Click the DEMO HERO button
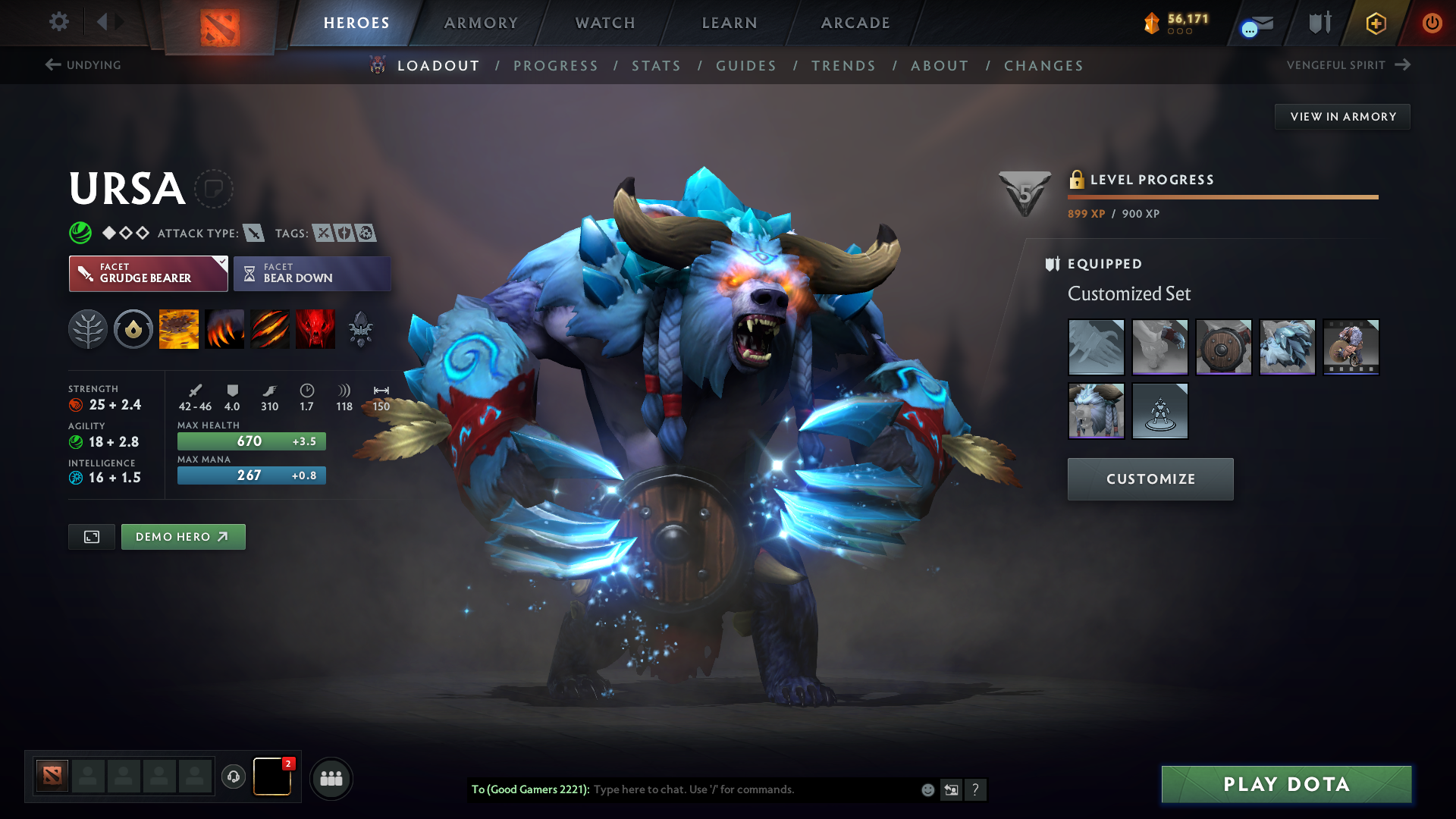This screenshot has width=1456, height=819. coord(183,536)
